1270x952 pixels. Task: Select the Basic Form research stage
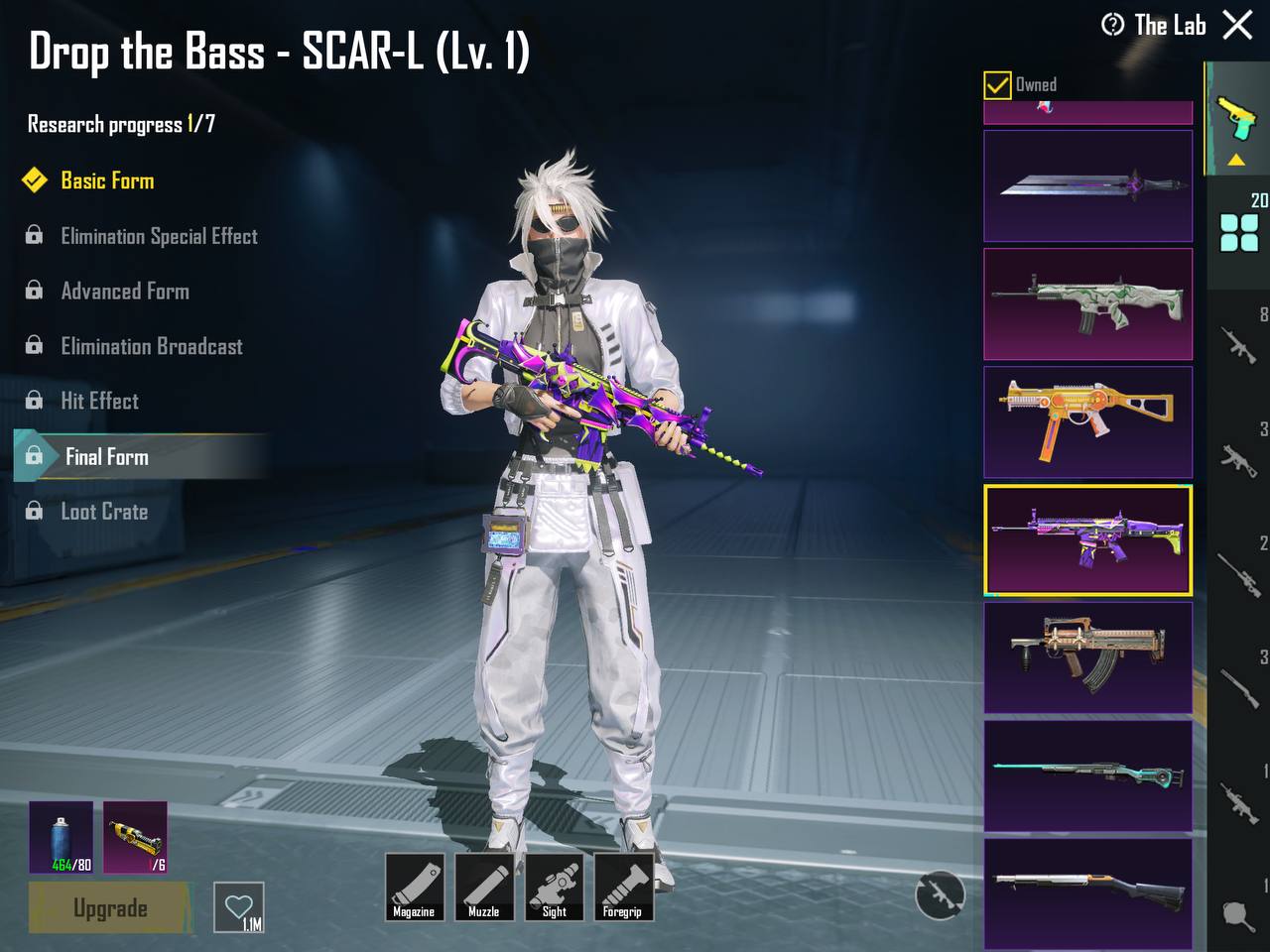[107, 180]
